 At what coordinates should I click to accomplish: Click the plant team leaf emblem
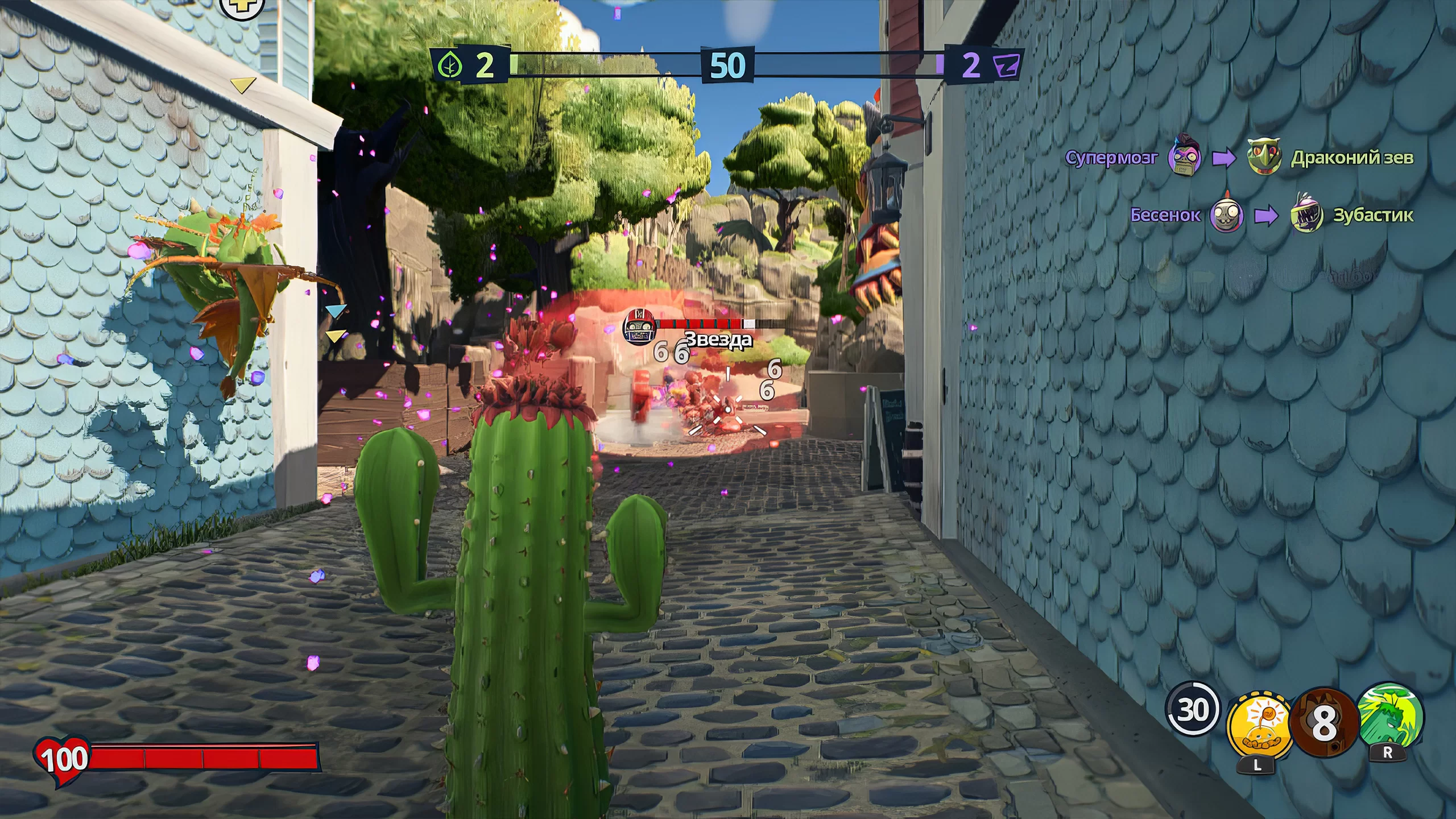pos(449,65)
